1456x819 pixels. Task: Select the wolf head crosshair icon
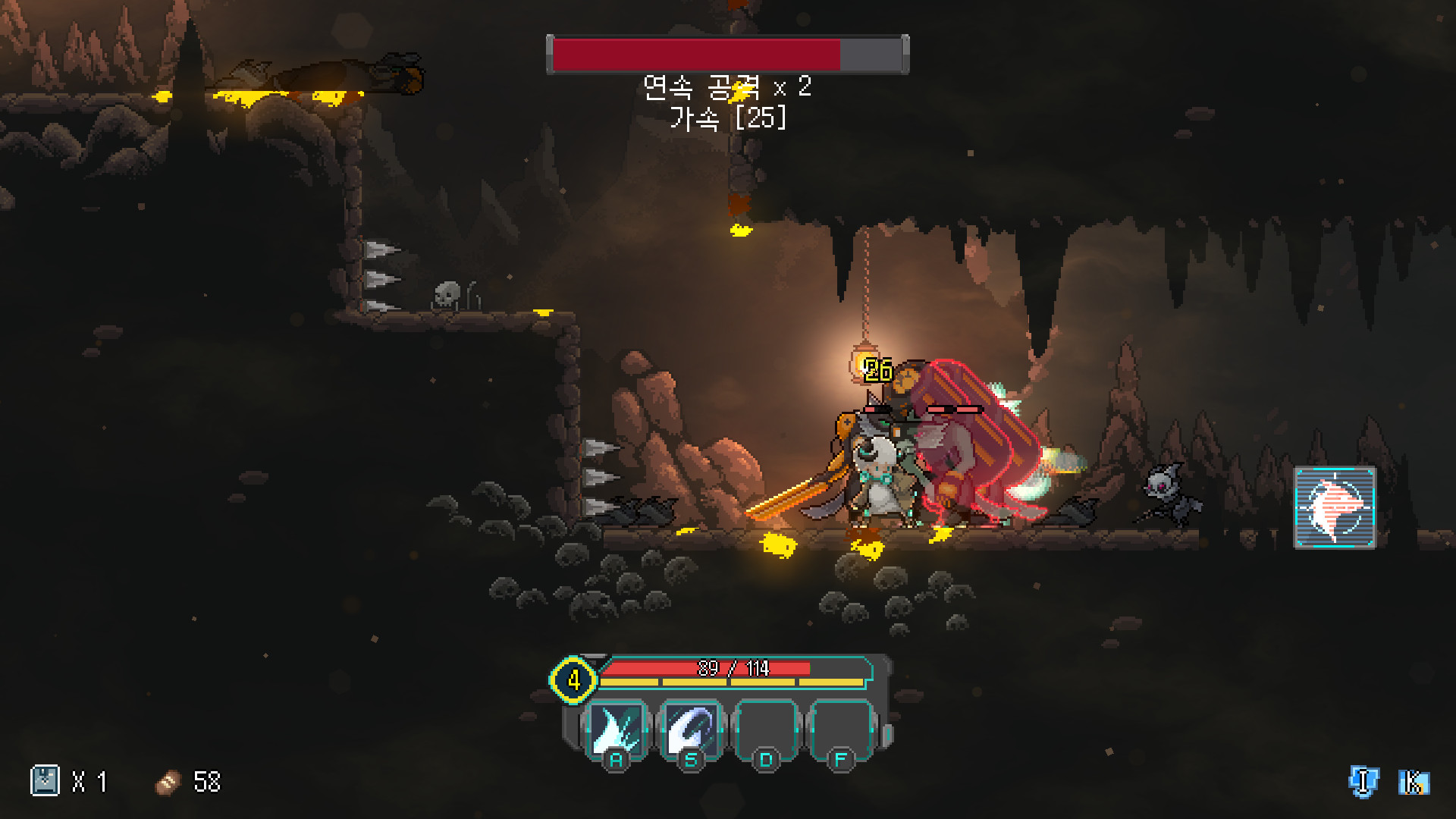click(1334, 507)
